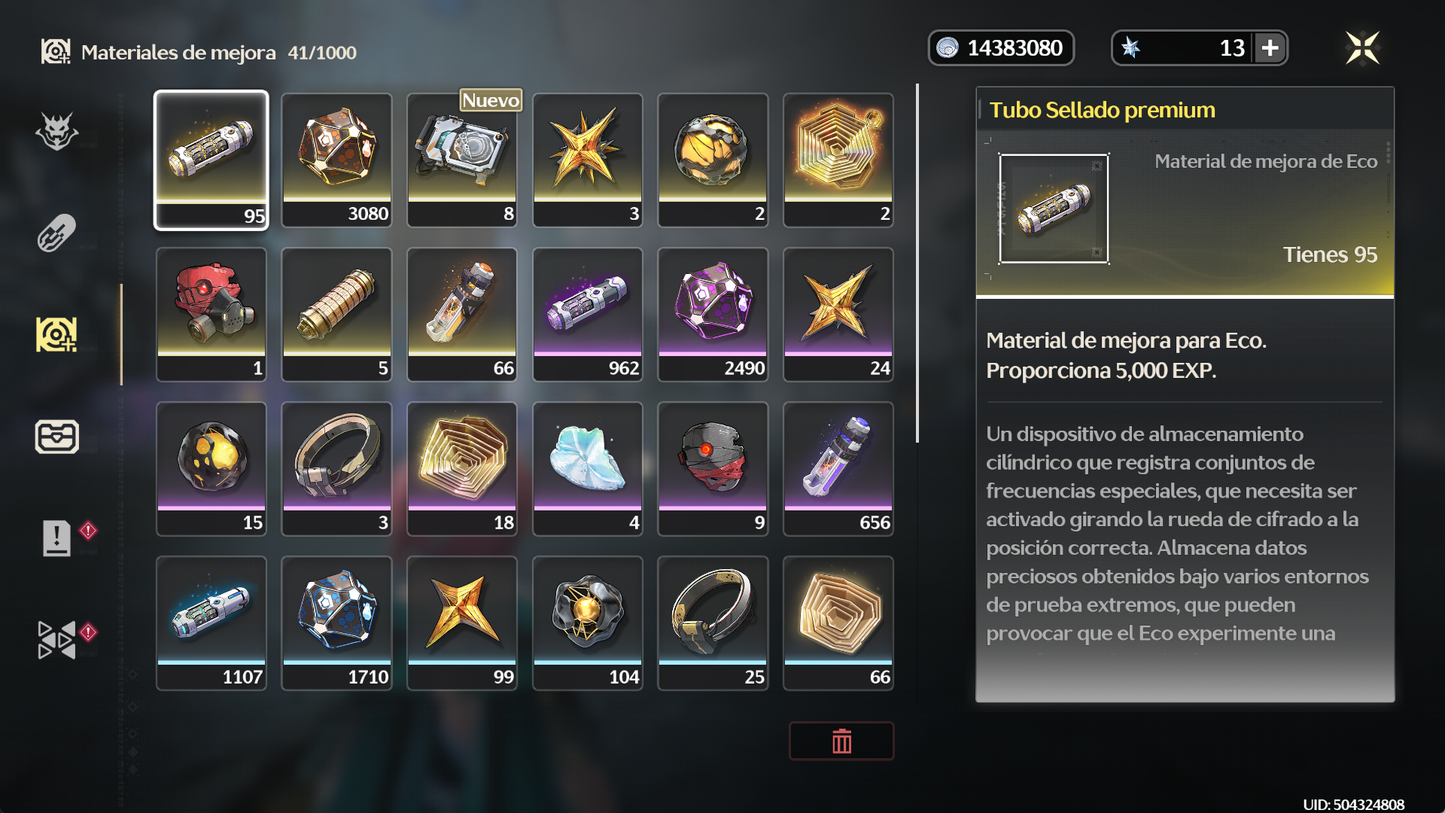Close the inventory with the X button
This screenshot has width=1445, height=813.
(1362, 48)
